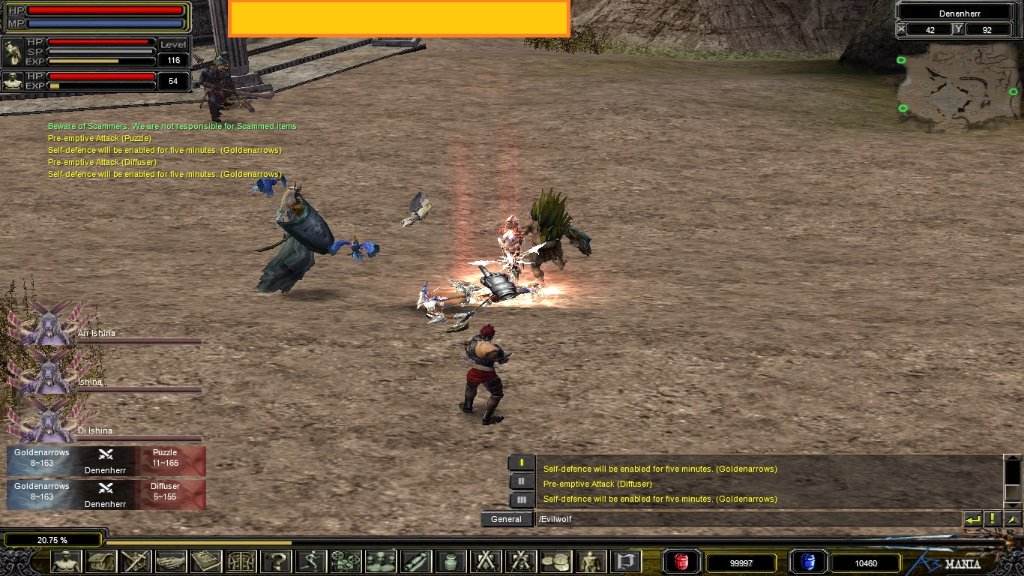This screenshot has height=576, width=1024.
Task: Use the blue MP potion slot
Action: pyautogui.click(x=804, y=562)
